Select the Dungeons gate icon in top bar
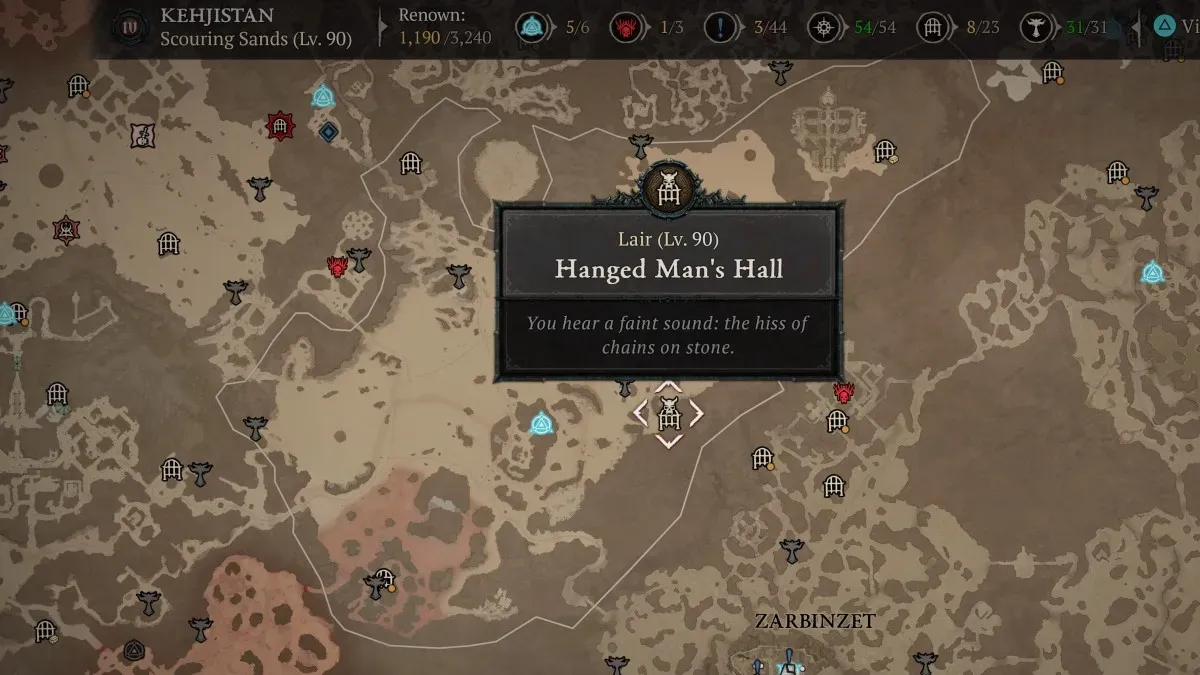1200x675 pixels. click(x=933, y=27)
